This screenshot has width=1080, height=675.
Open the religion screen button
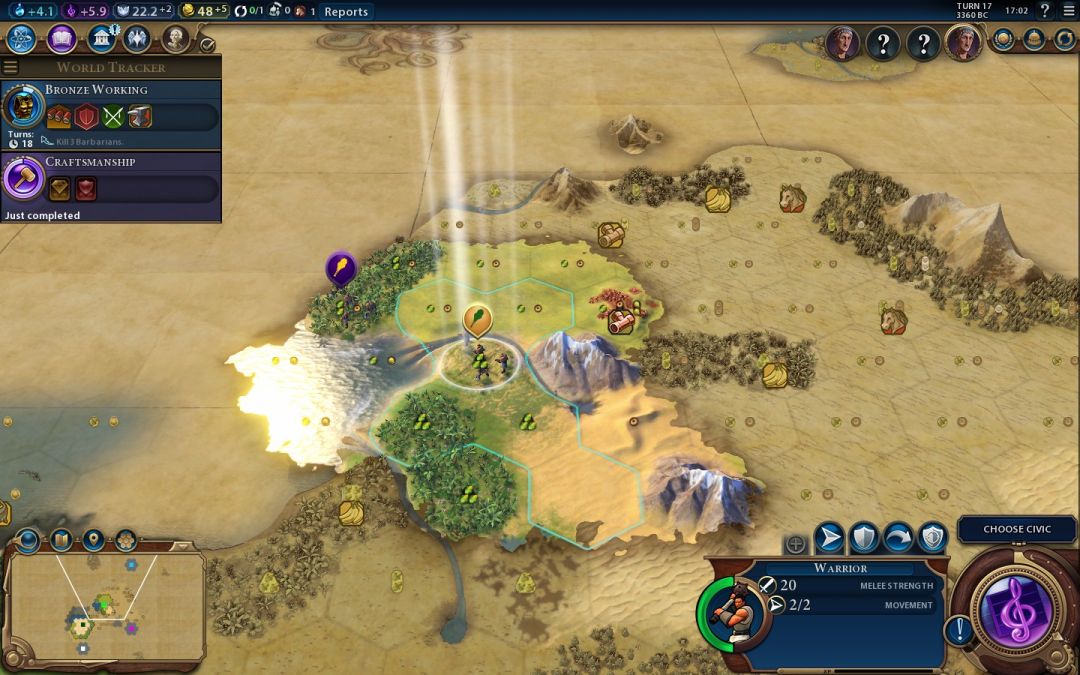[x=137, y=39]
